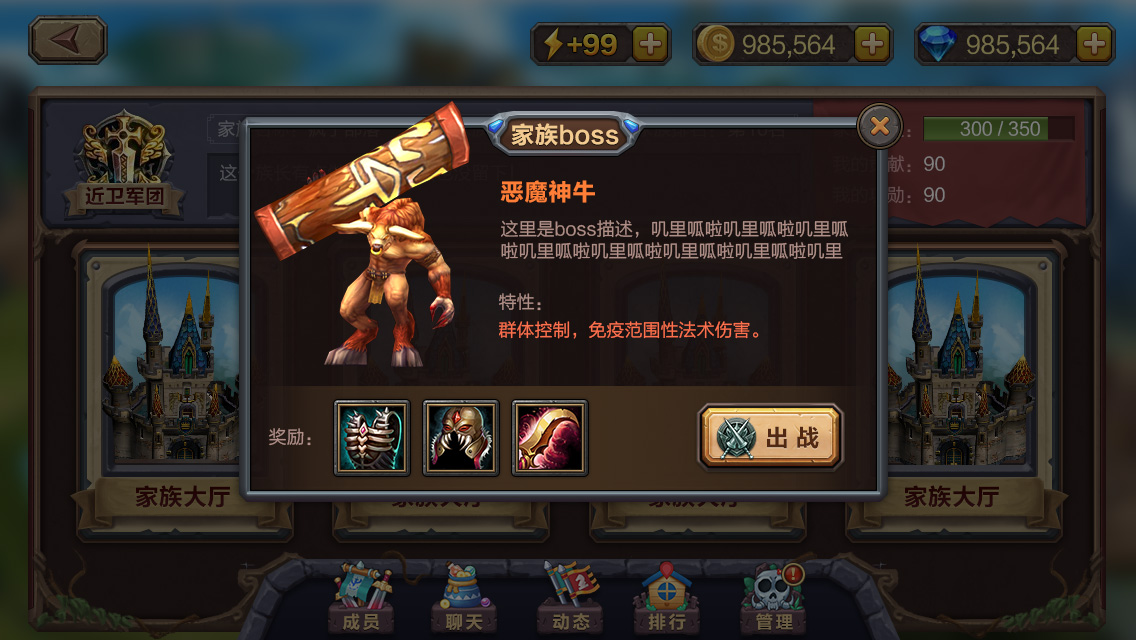
Task: Add more blue diamonds with plus button
Action: (x=1094, y=44)
